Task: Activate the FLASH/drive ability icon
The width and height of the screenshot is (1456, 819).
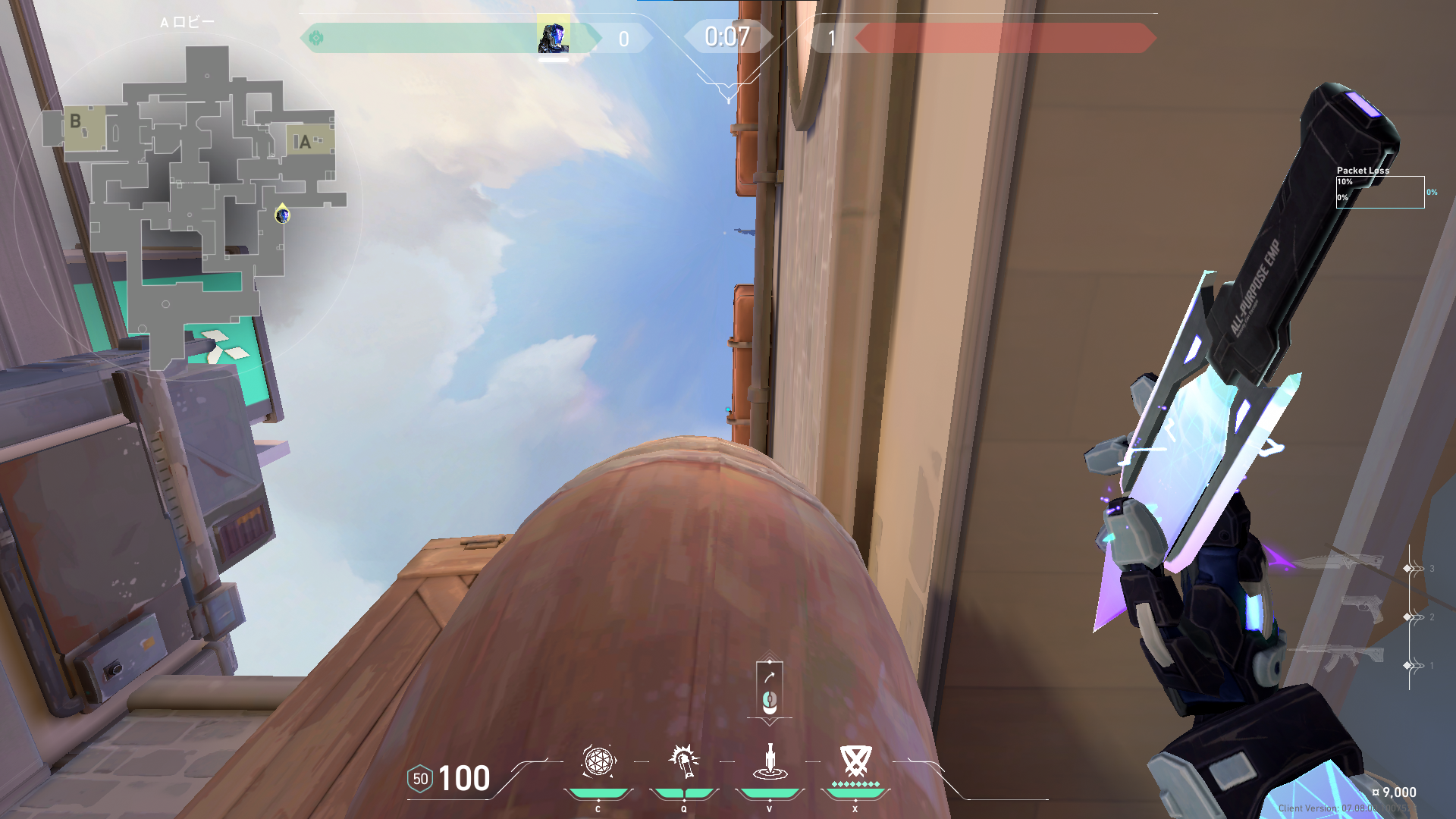Action: 683,762
